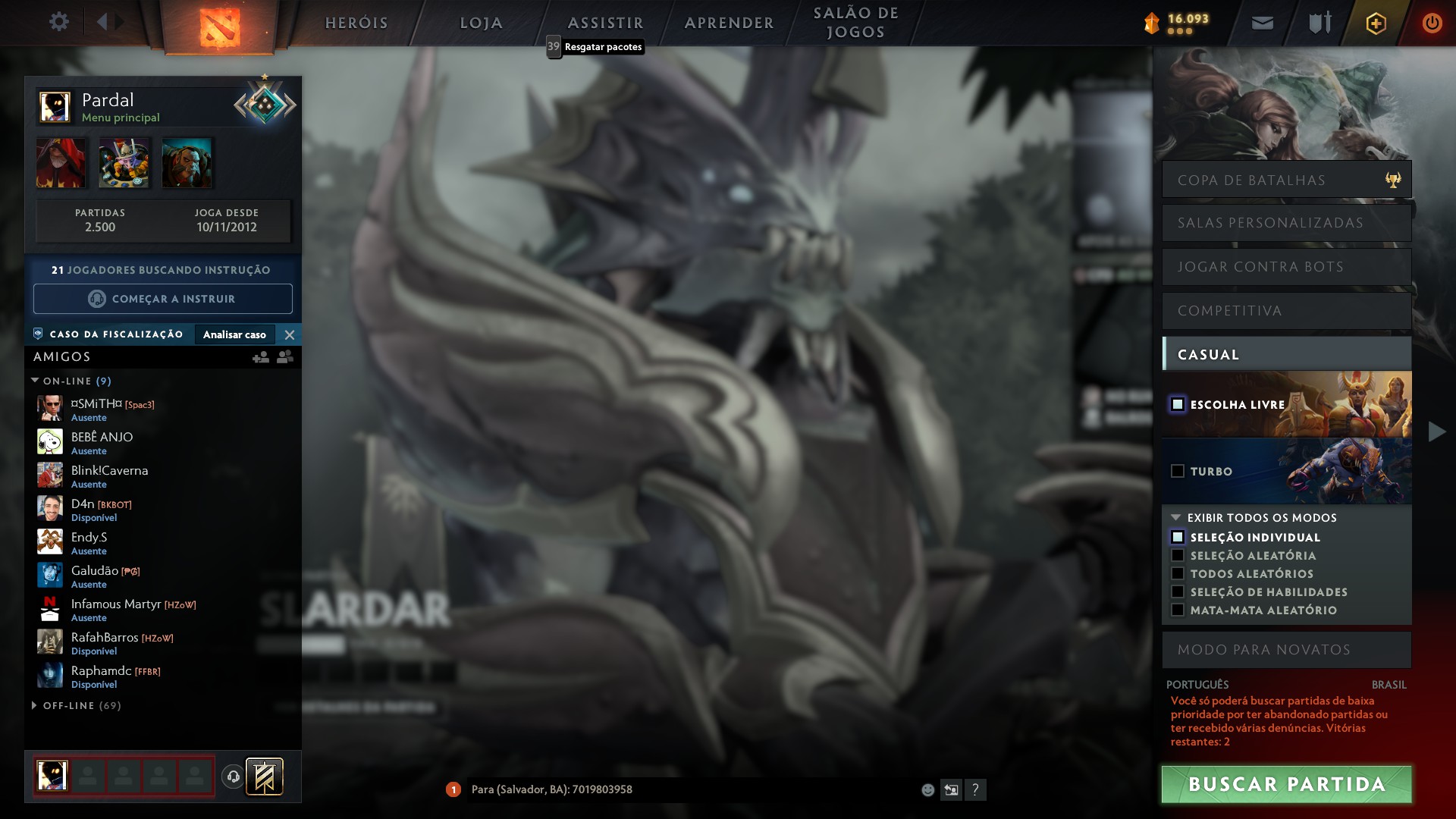Click the Analisar caso button
Screen dimensions: 1456x819
tap(235, 334)
